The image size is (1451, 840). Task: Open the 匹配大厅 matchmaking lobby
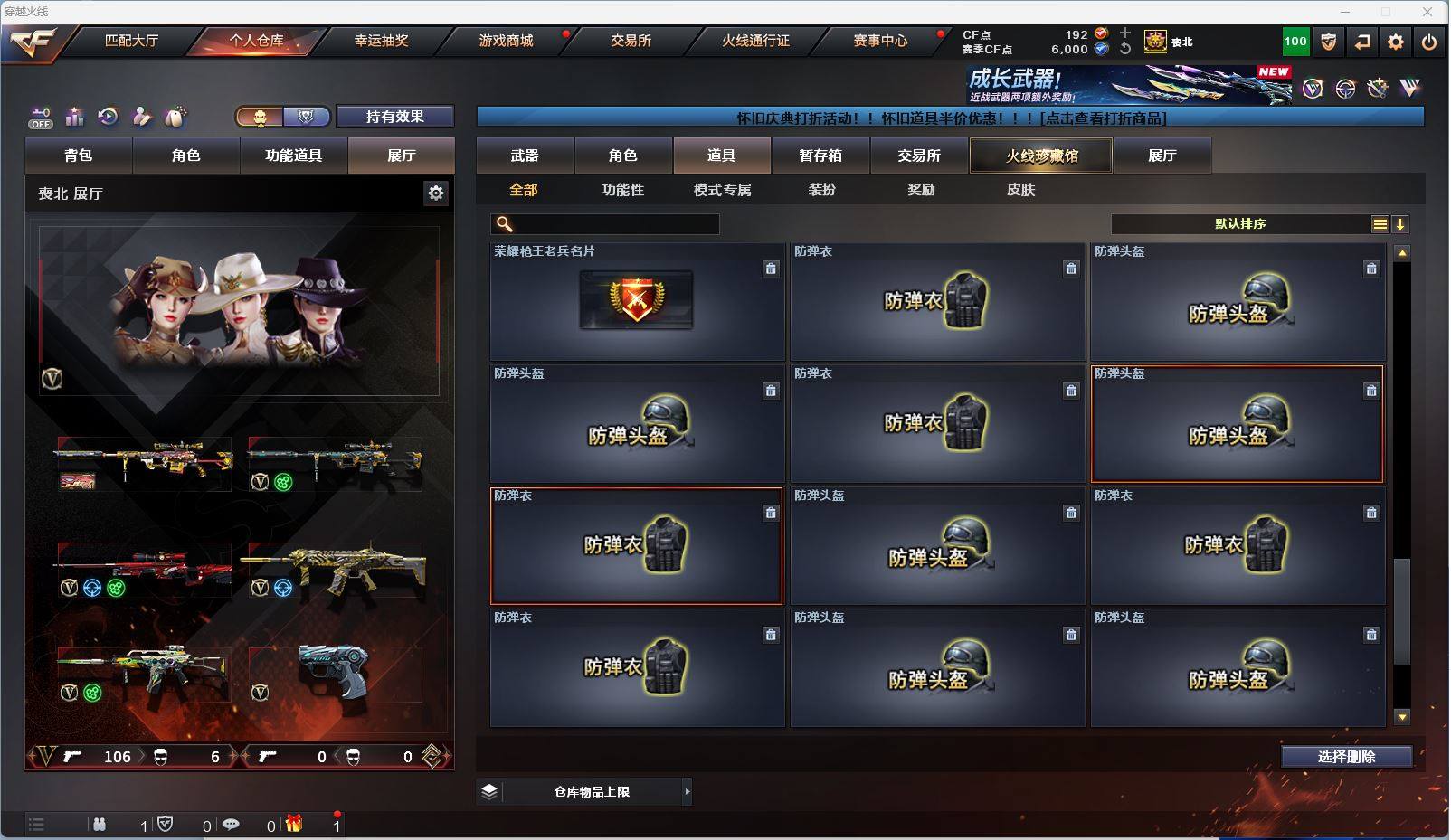click(x=131, y=41)
